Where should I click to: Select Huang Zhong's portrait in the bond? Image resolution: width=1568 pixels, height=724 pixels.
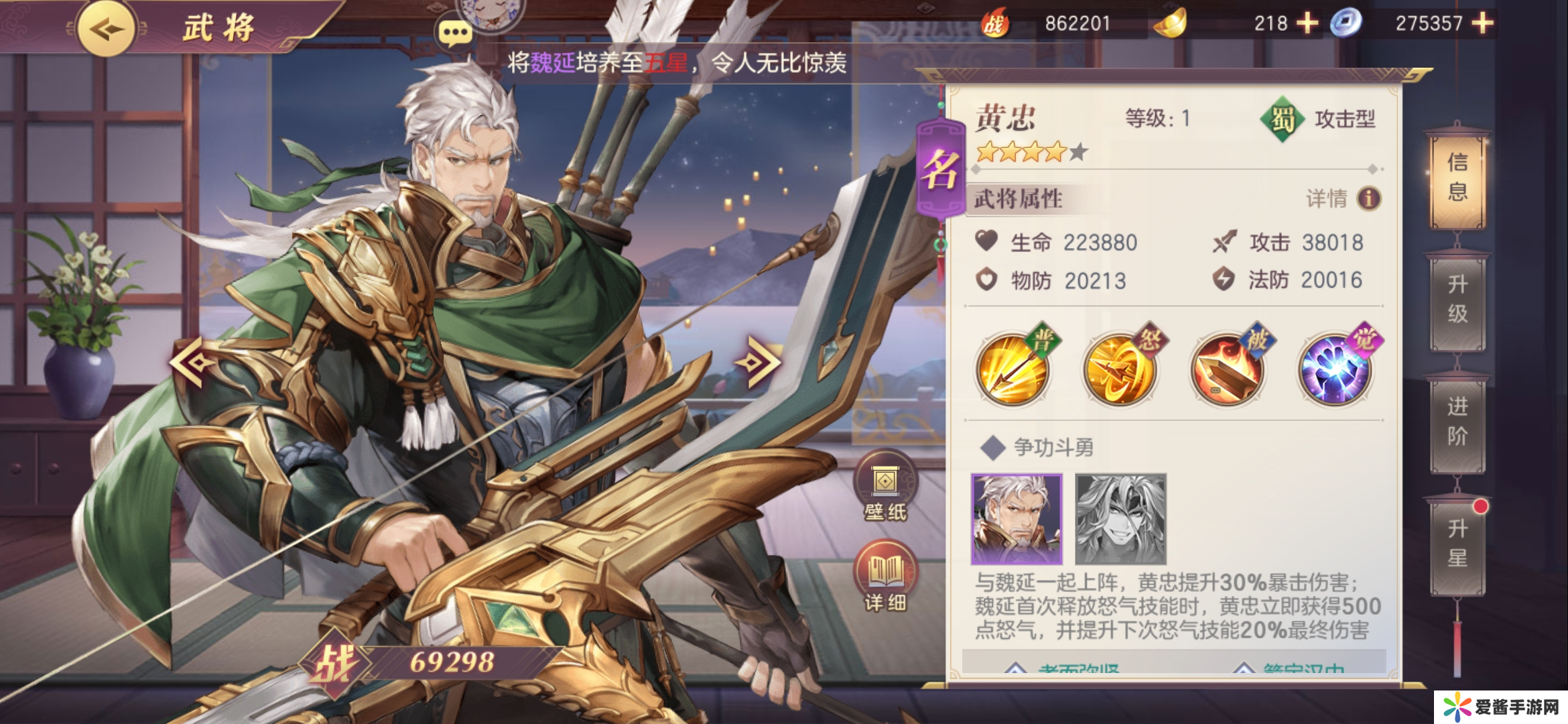pos(1017,519)
